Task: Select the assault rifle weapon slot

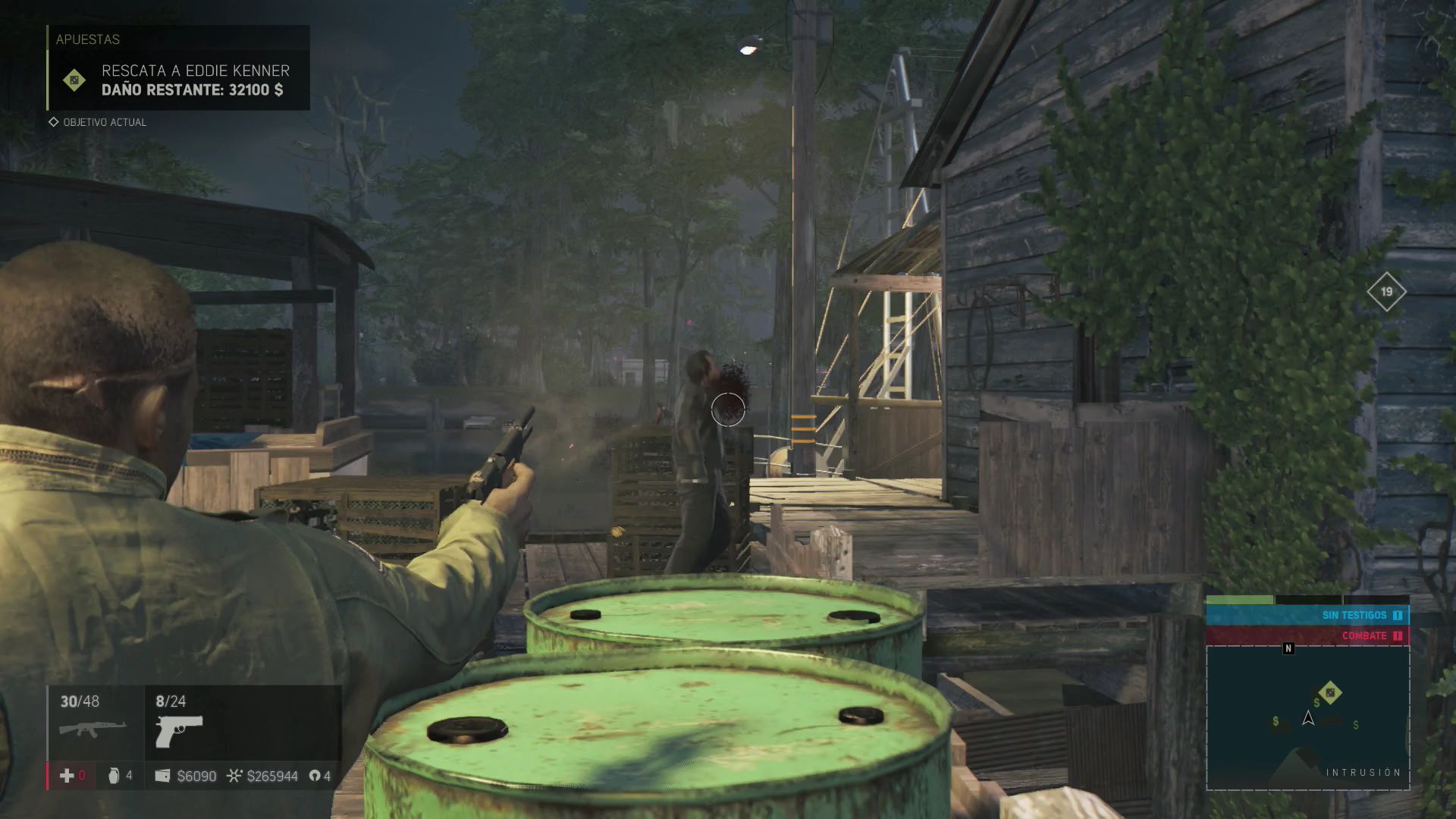Action: (93, 728)
